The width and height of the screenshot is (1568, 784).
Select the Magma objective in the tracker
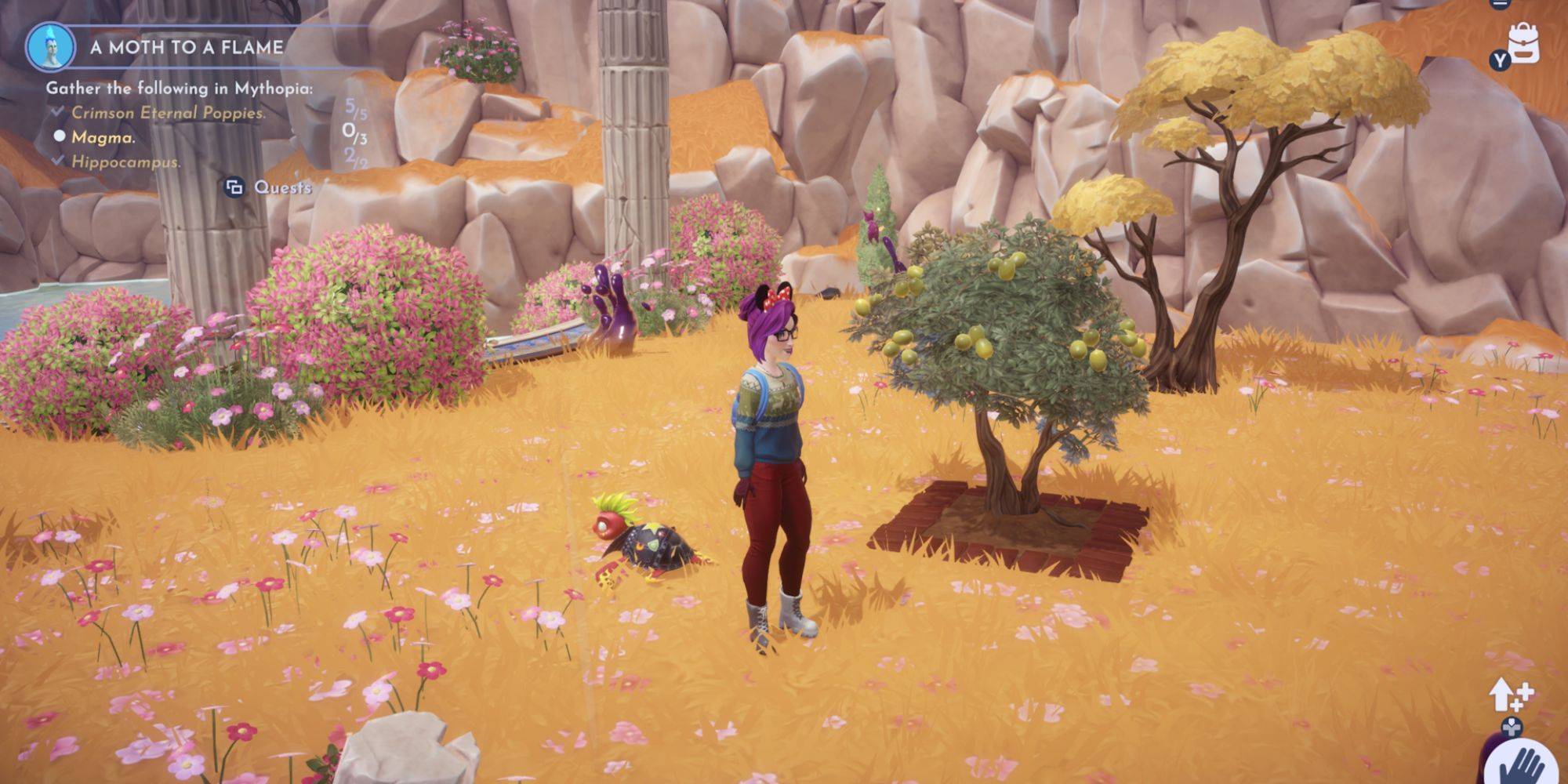[x=103, y=137]
